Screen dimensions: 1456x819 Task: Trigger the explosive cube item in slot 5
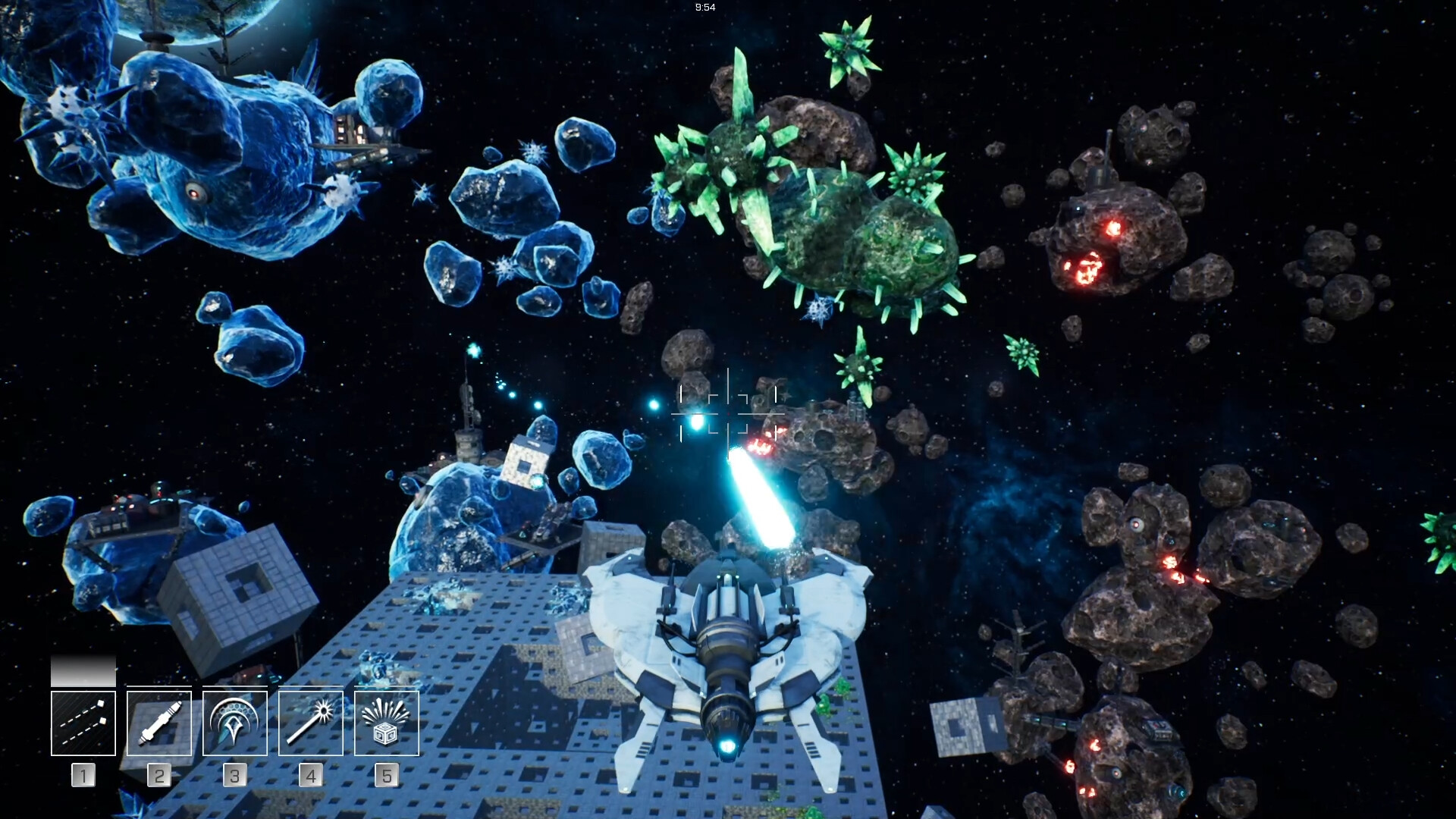pyautogui.click(x=387, y=722)
